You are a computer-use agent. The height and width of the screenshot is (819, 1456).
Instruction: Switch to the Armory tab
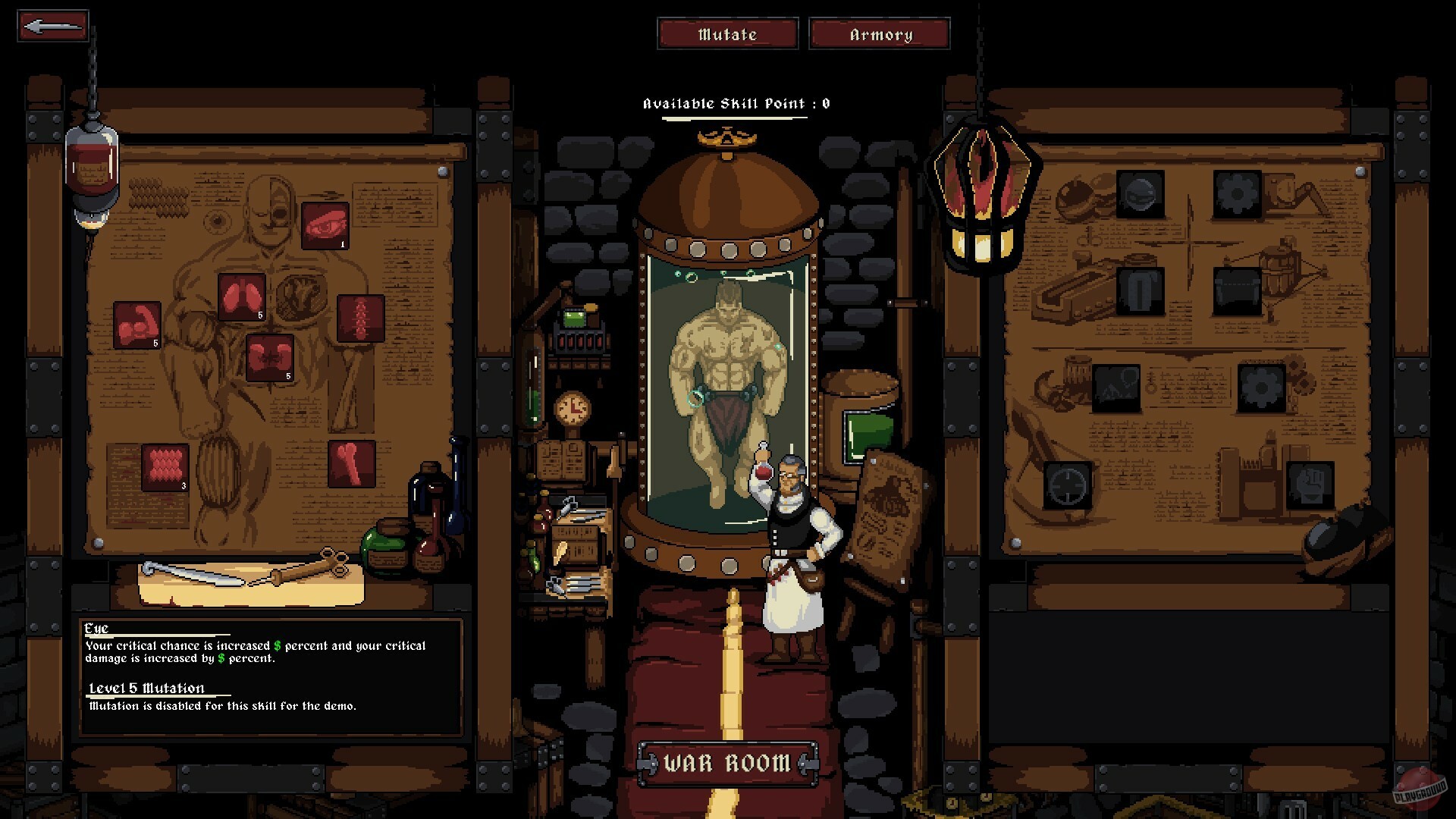coord(879,33)
